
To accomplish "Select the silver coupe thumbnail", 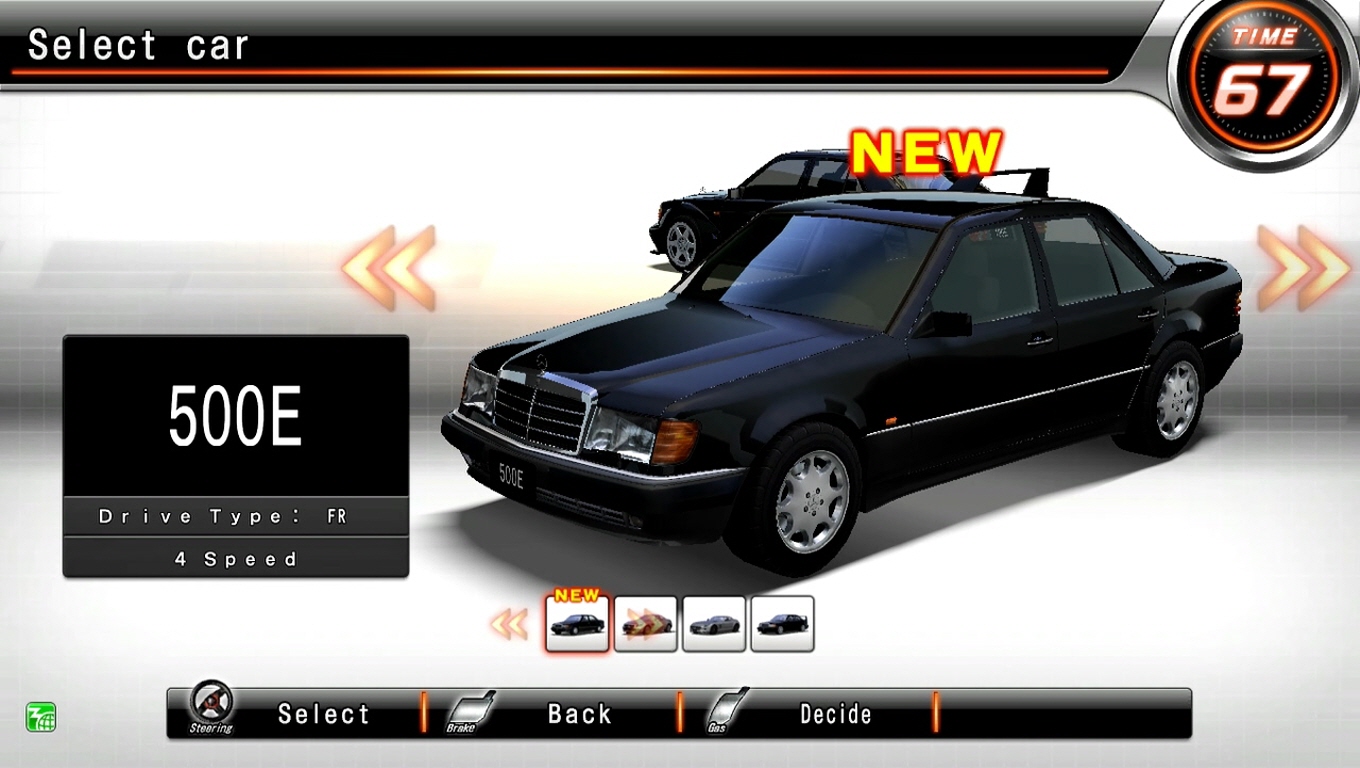I will (x=714, y=623).
